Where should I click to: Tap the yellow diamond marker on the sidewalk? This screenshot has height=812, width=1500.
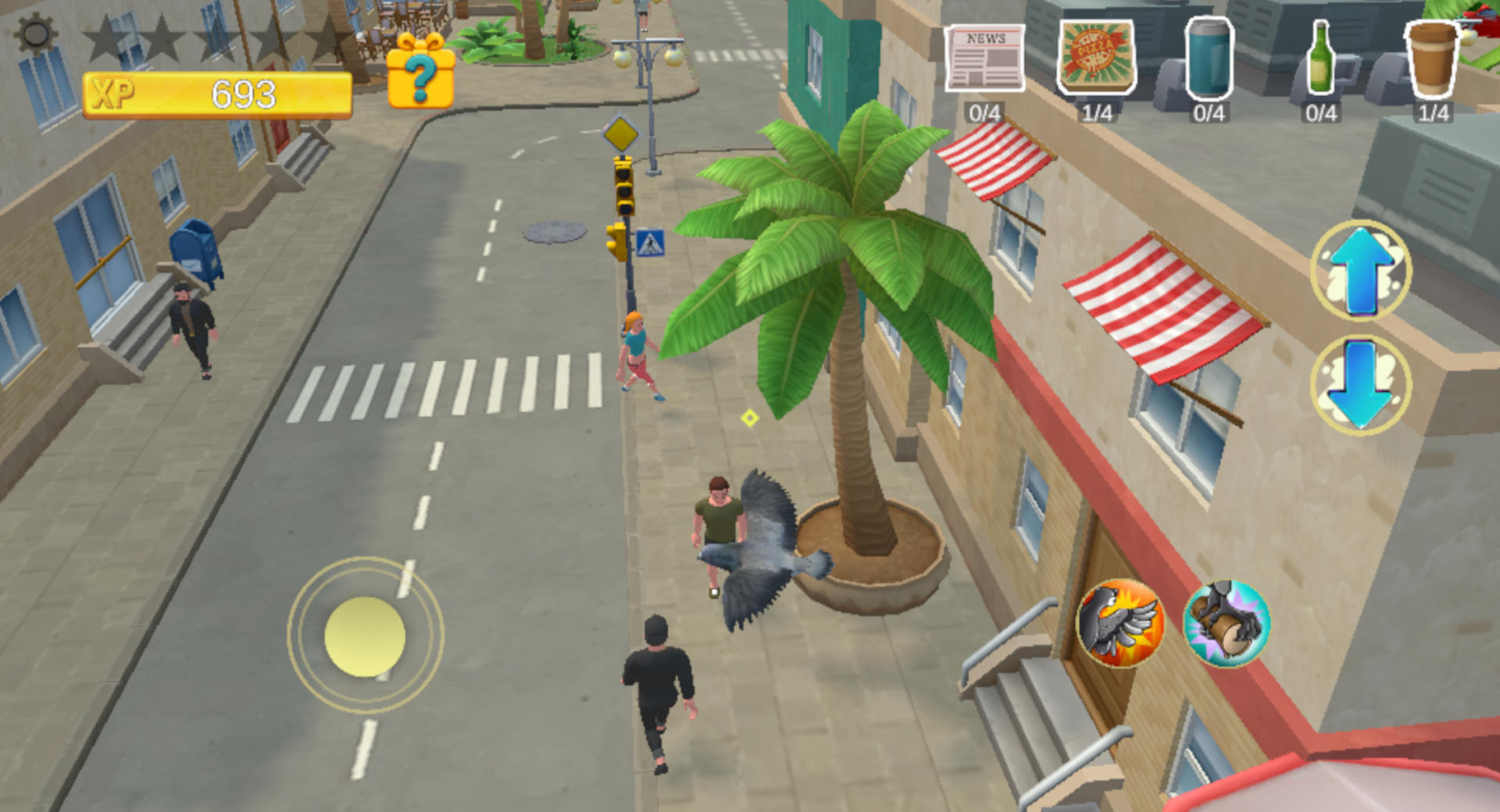(x=749, y=419)
